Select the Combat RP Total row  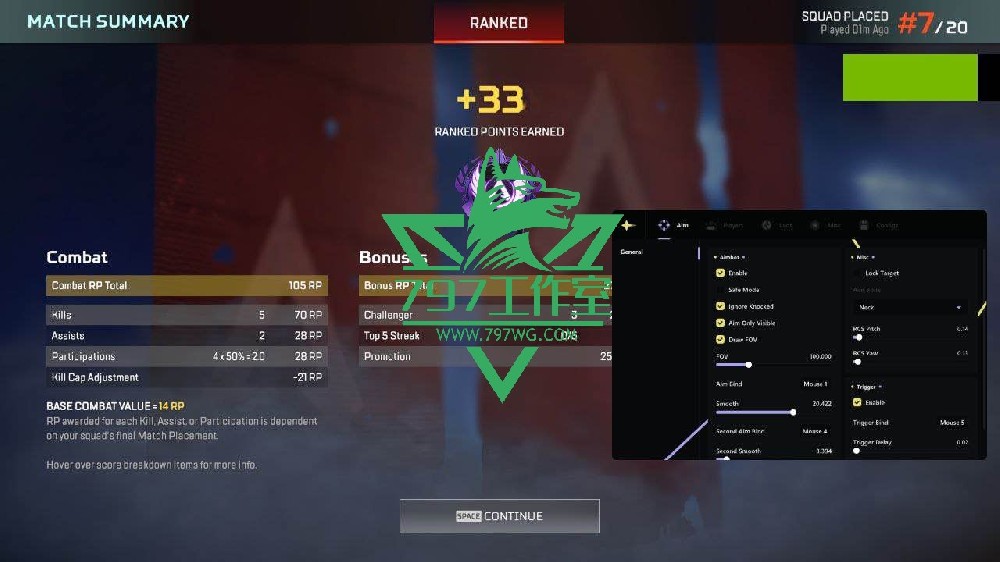pyautogui.click(x=186, y=286)
